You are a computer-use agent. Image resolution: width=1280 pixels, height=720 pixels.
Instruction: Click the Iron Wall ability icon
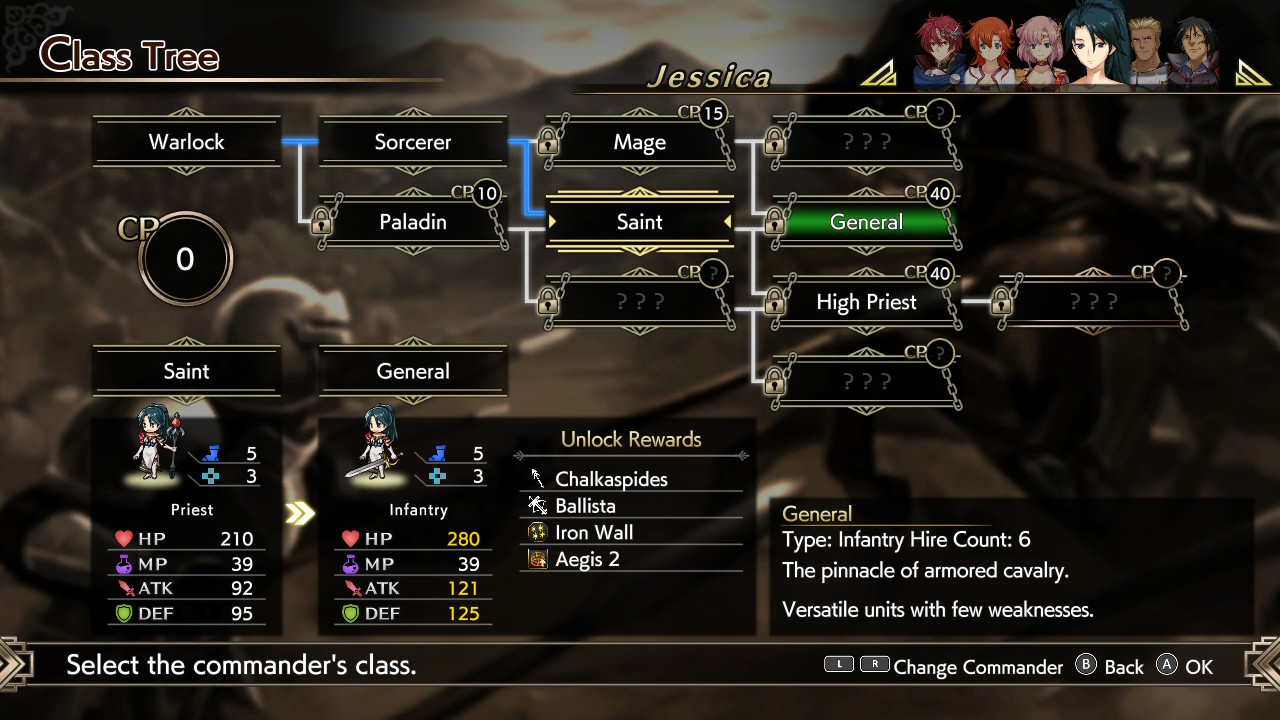coord(536,532)
